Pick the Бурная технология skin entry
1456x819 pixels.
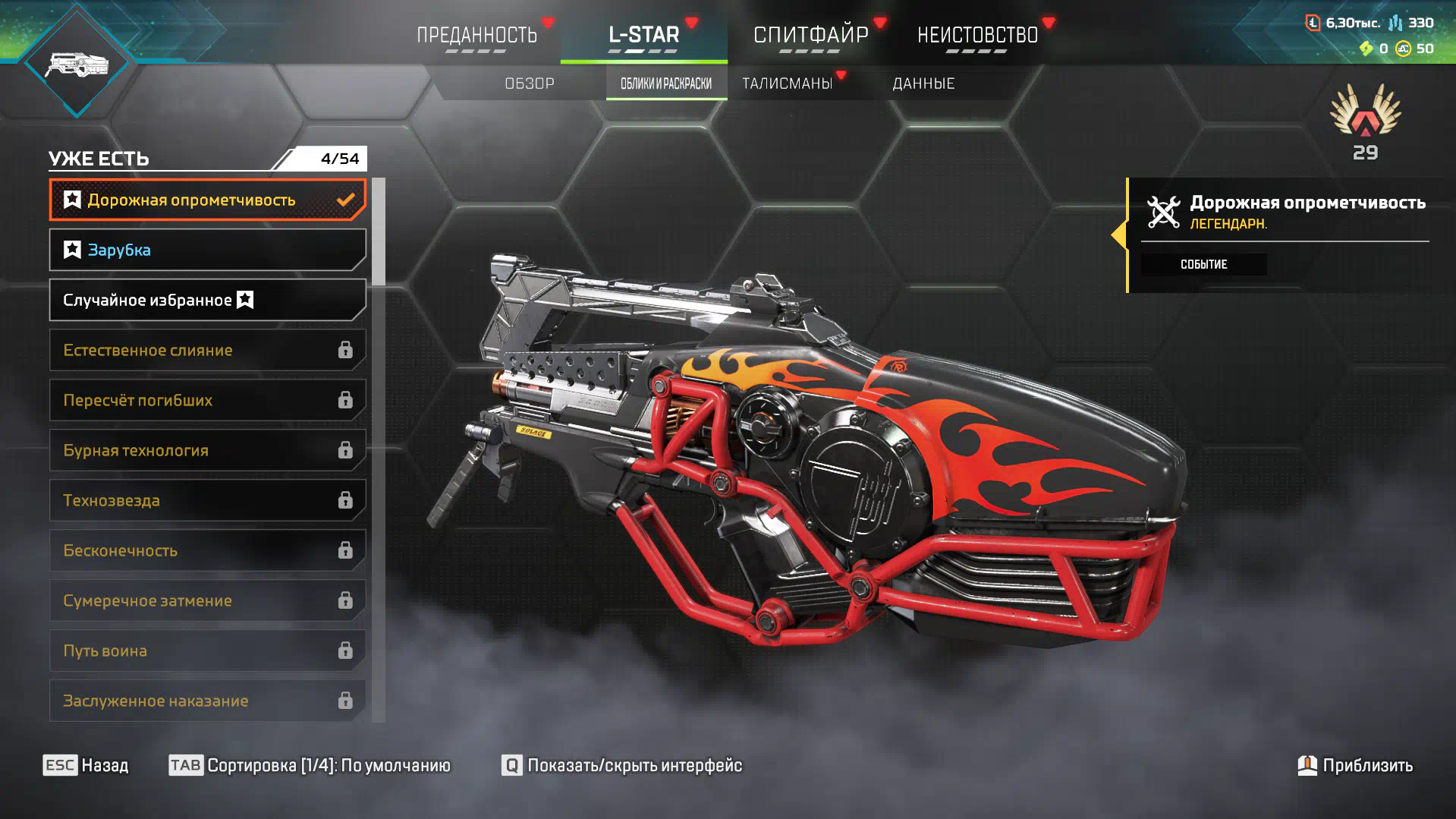[207, 450]
